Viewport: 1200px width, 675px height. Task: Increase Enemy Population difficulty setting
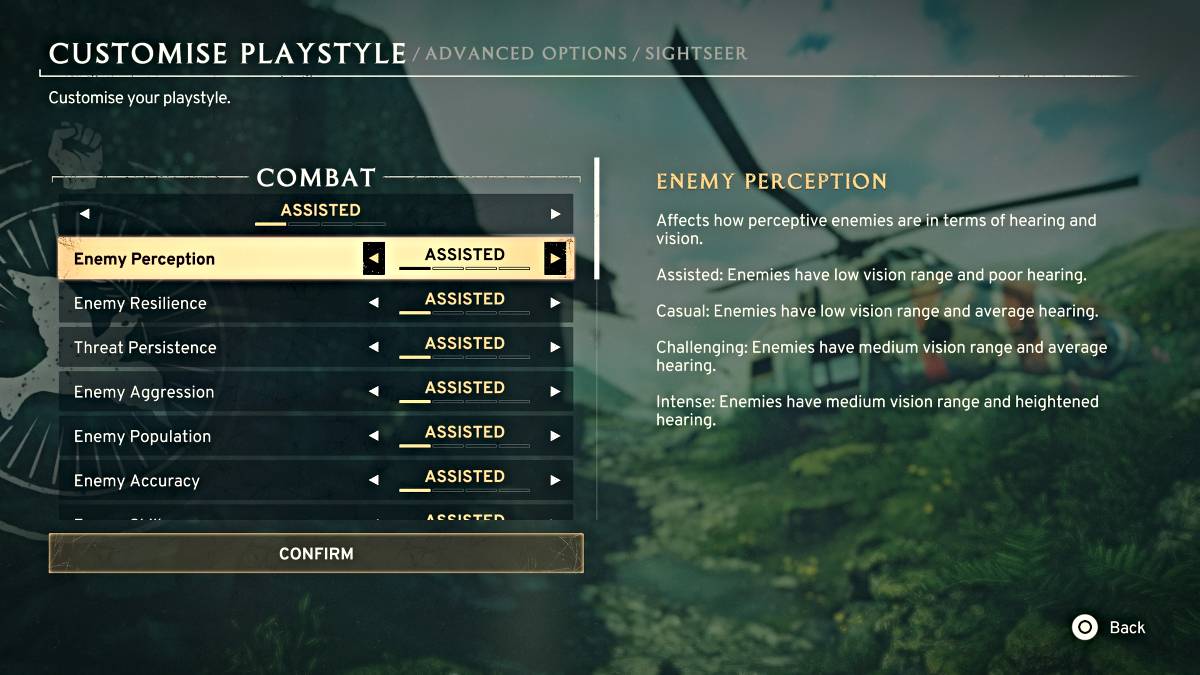pyautogui.click(x=555, y=436)
